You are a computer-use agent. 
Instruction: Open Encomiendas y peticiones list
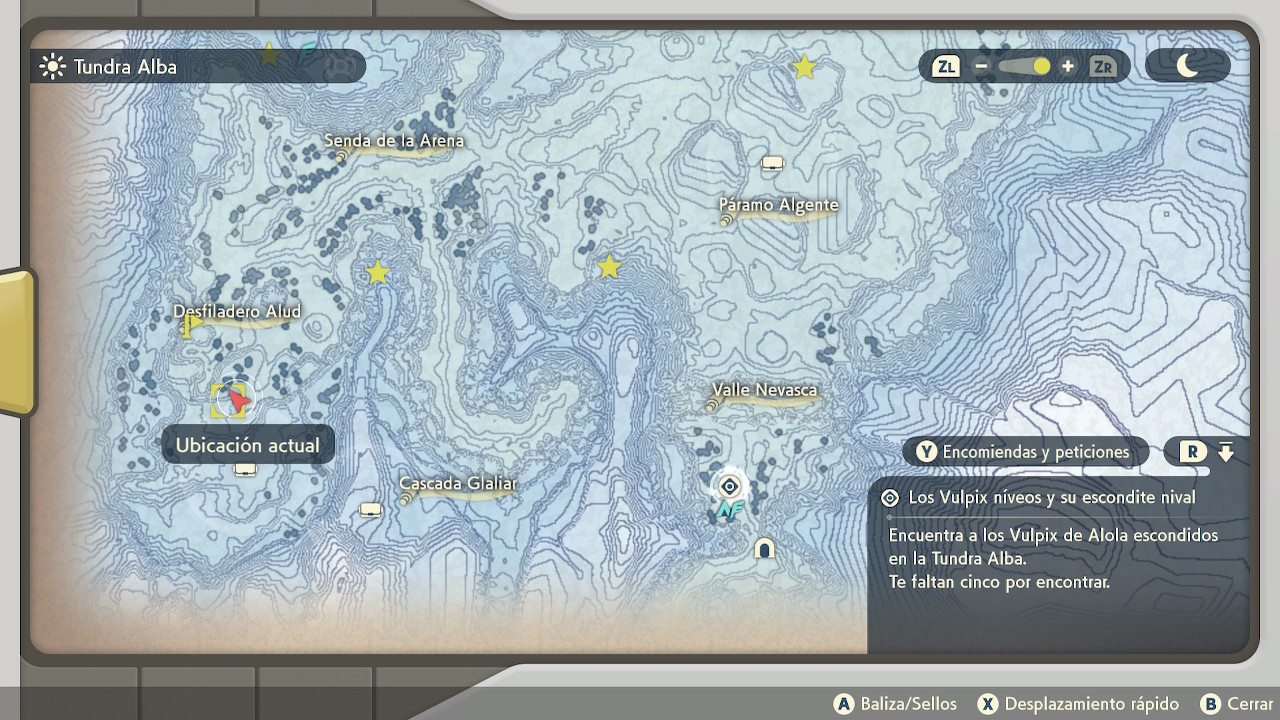pyautogui.click(x=1025, y=452)
